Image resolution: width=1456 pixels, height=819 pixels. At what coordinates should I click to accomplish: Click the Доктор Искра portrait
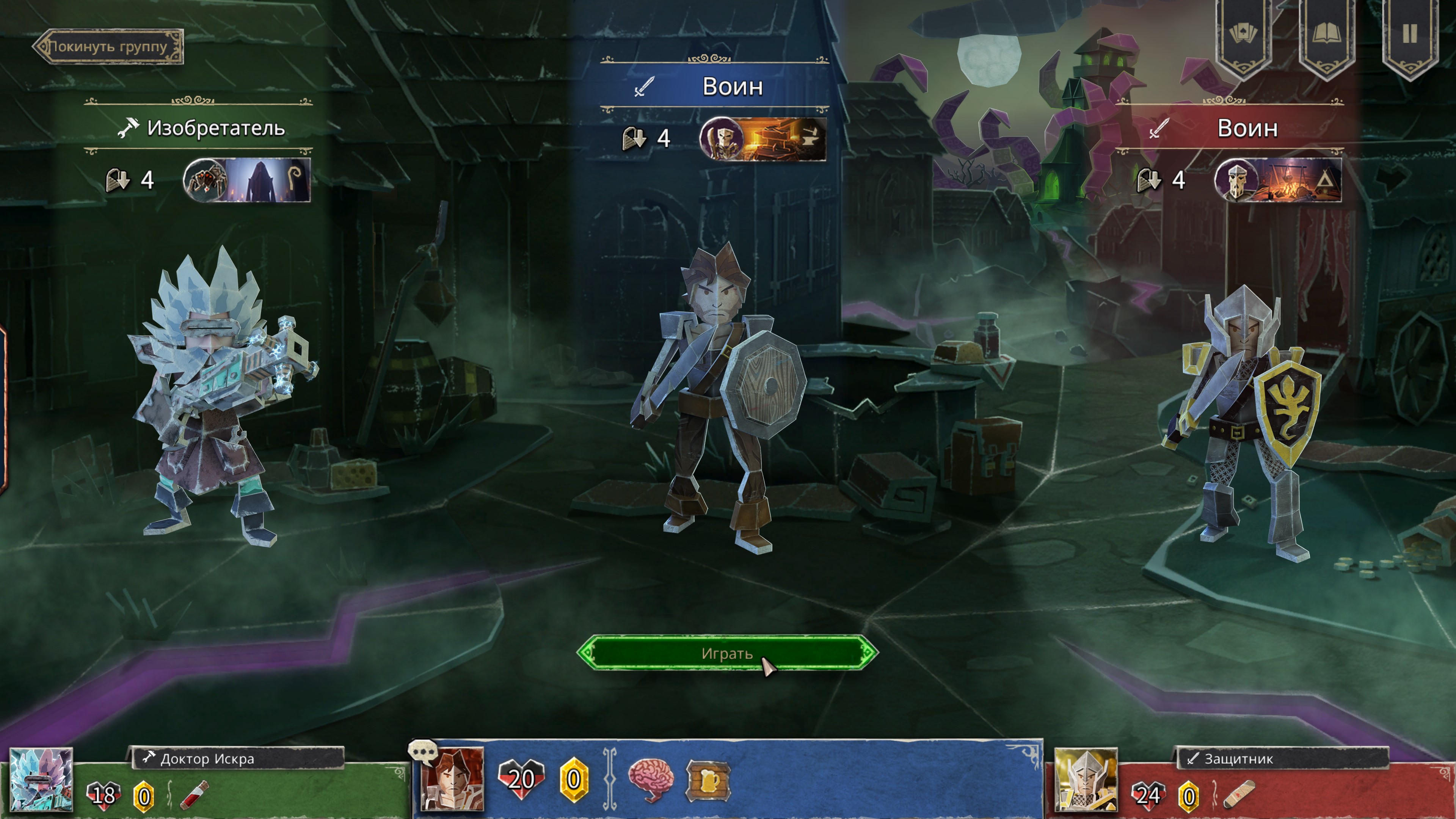[41, 781]
